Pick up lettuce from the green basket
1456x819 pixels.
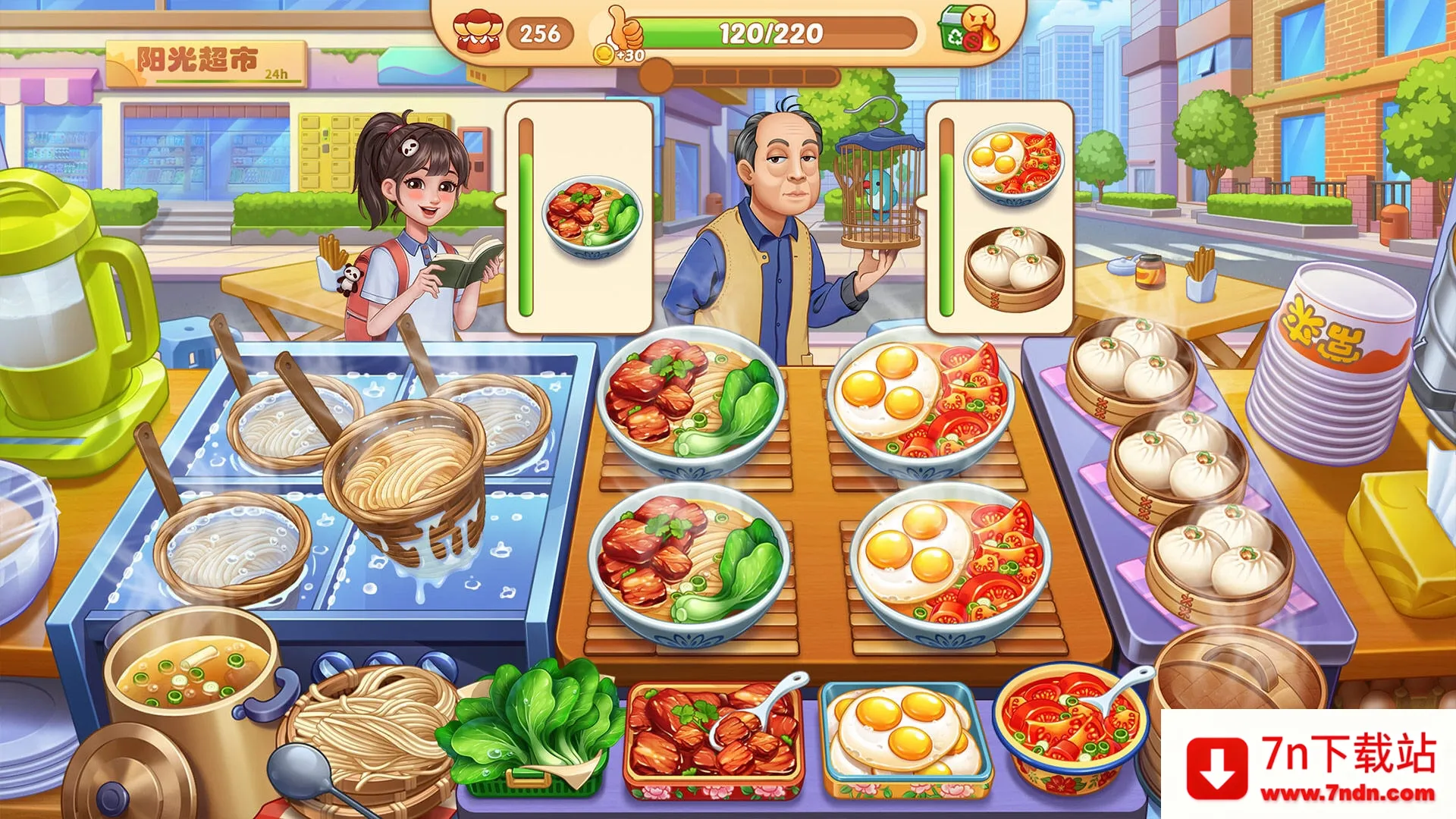pos(531,728)
